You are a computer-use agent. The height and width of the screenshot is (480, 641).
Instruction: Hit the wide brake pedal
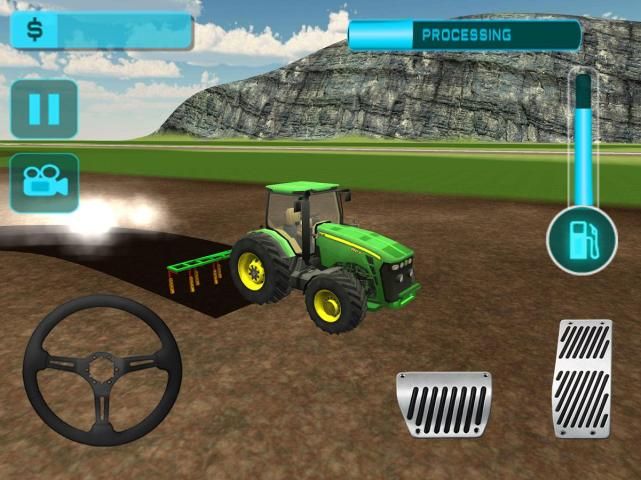tap(444, 404)
